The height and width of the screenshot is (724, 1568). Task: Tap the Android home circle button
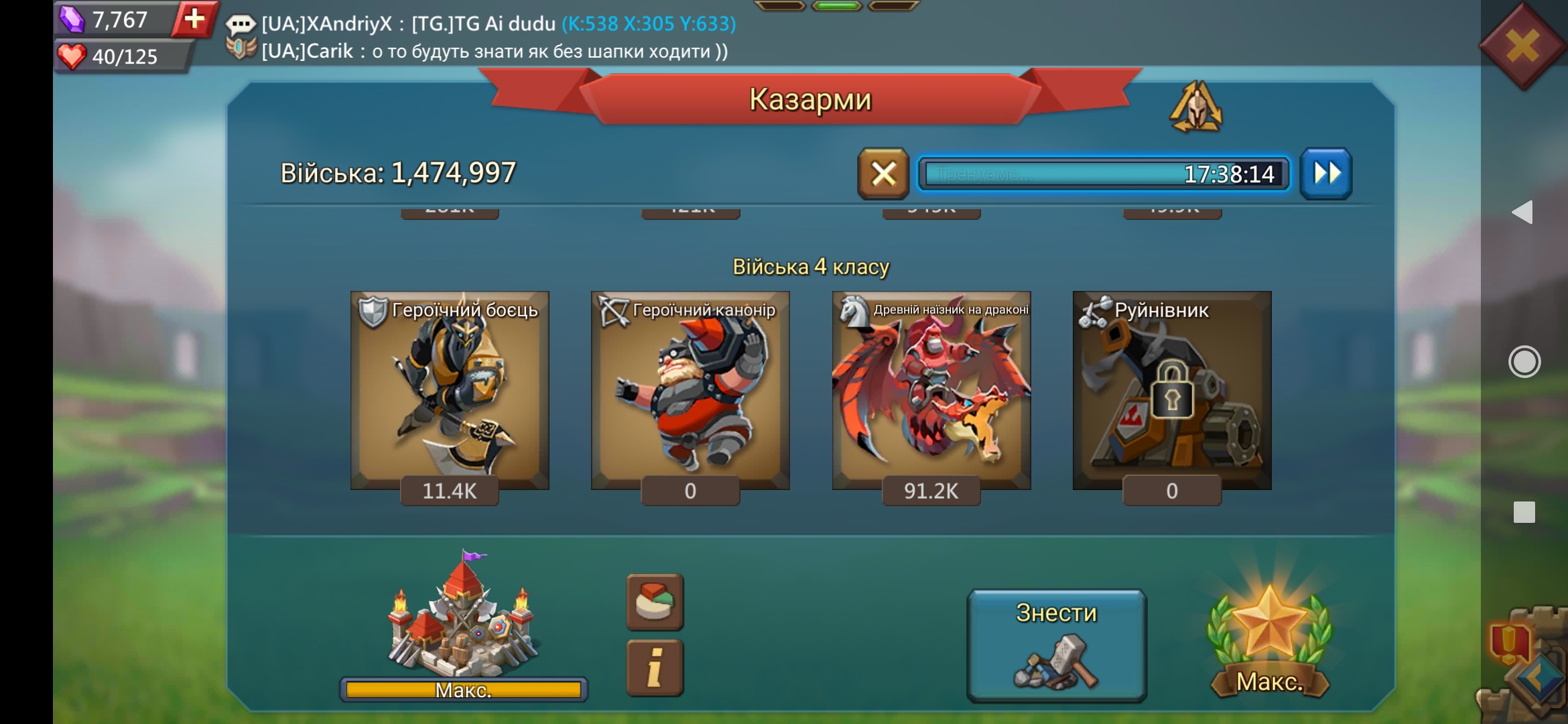tap(1524, 362)
